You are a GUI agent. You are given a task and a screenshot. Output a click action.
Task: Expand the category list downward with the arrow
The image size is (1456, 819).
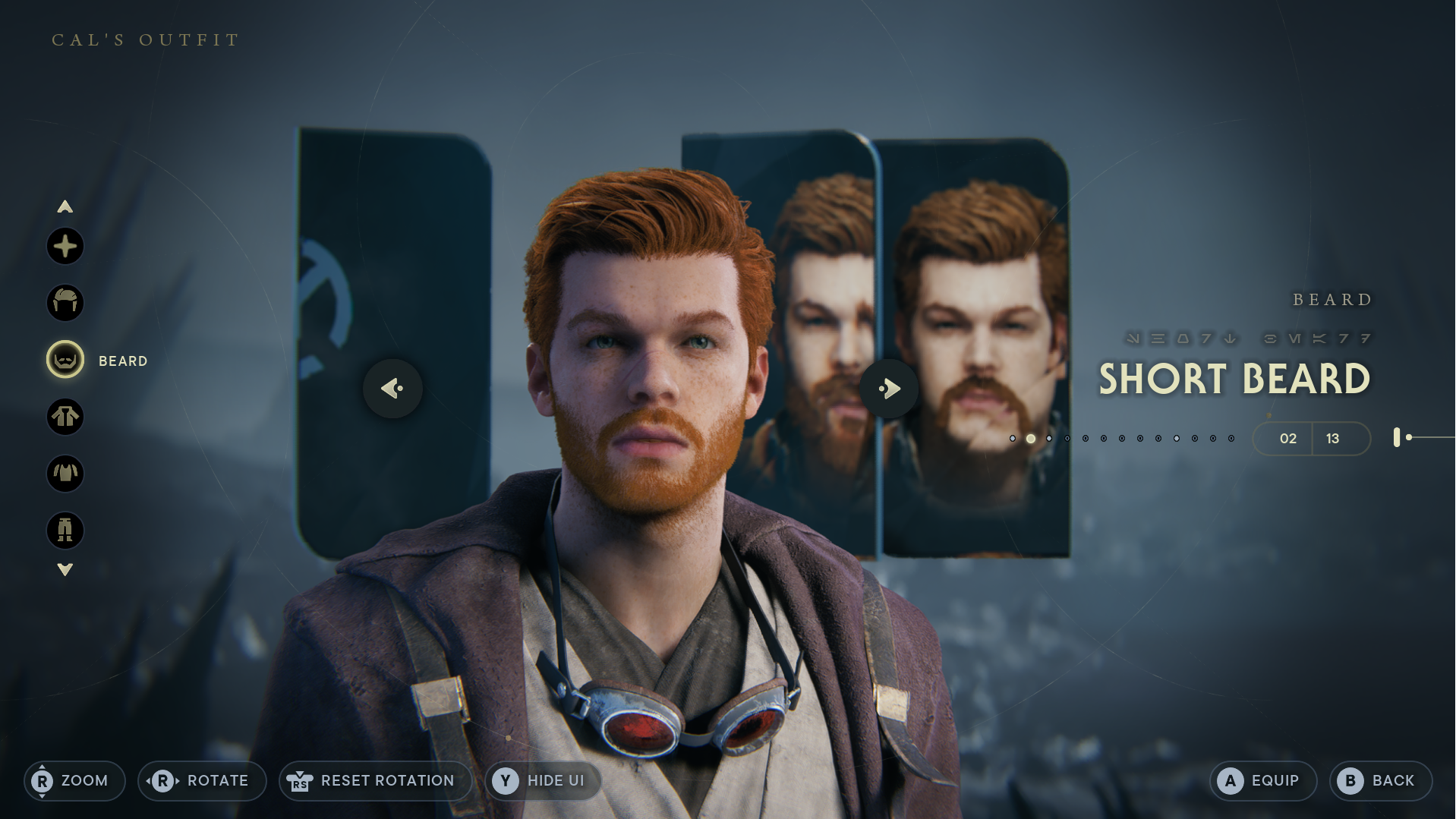pyautogui.click(x=65, y=568)
